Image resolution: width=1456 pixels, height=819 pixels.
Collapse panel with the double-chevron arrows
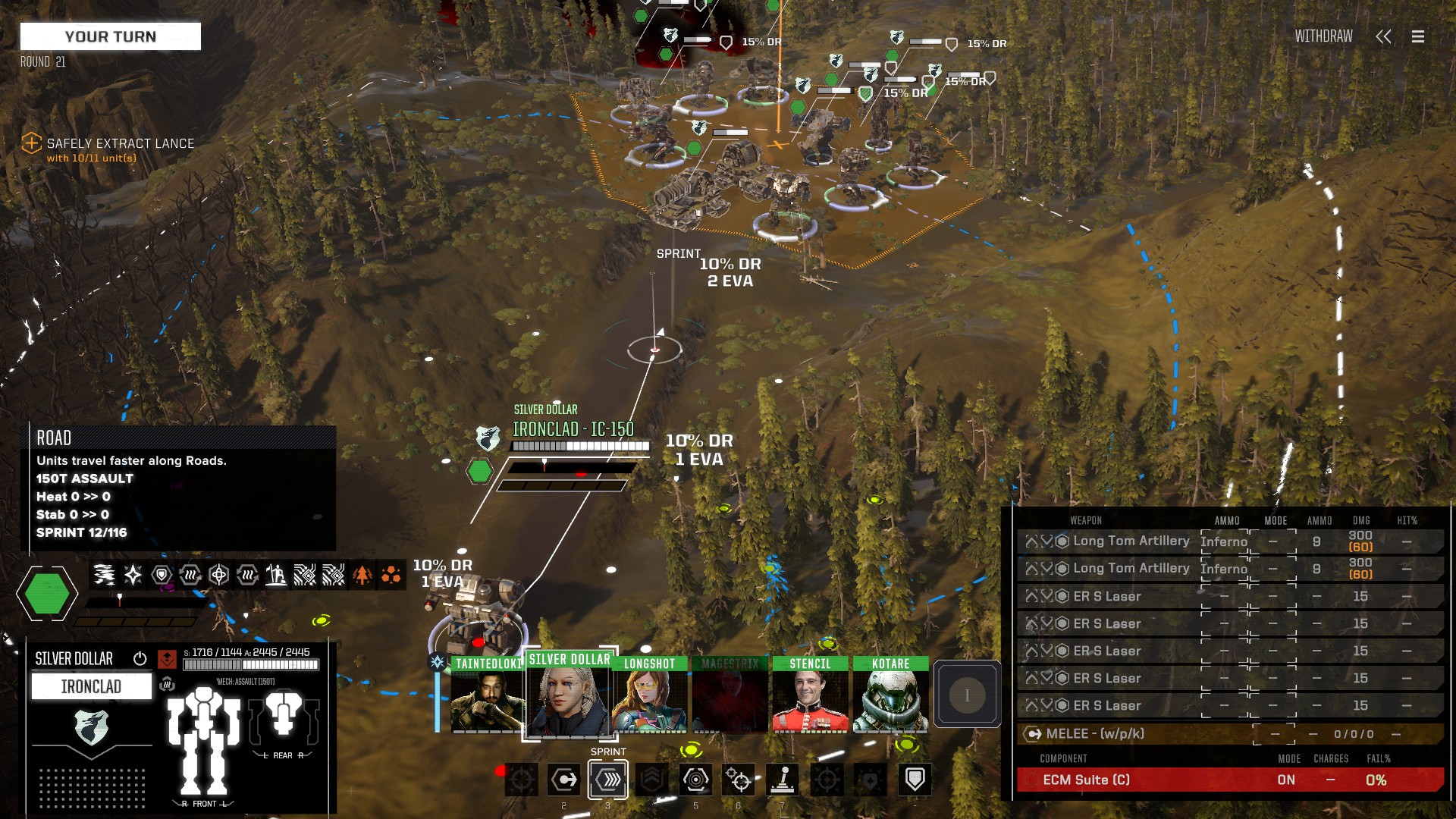tap(1383, 36)
